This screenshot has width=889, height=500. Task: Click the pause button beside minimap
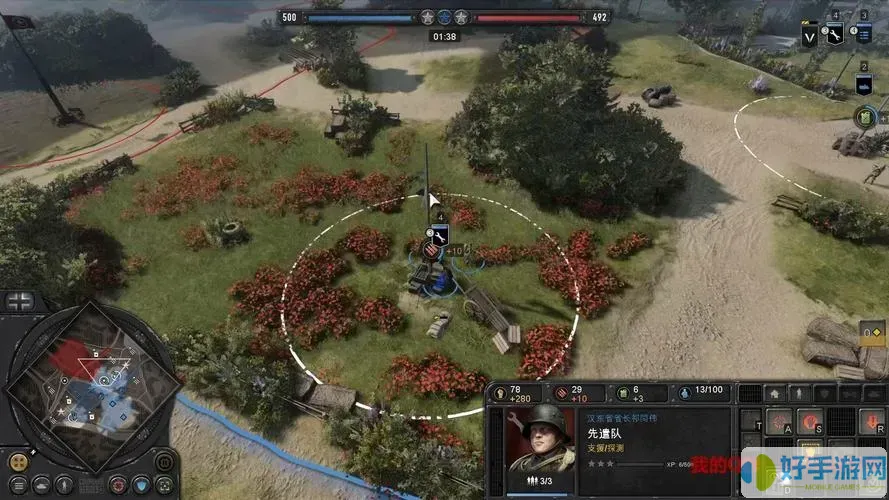165,462
